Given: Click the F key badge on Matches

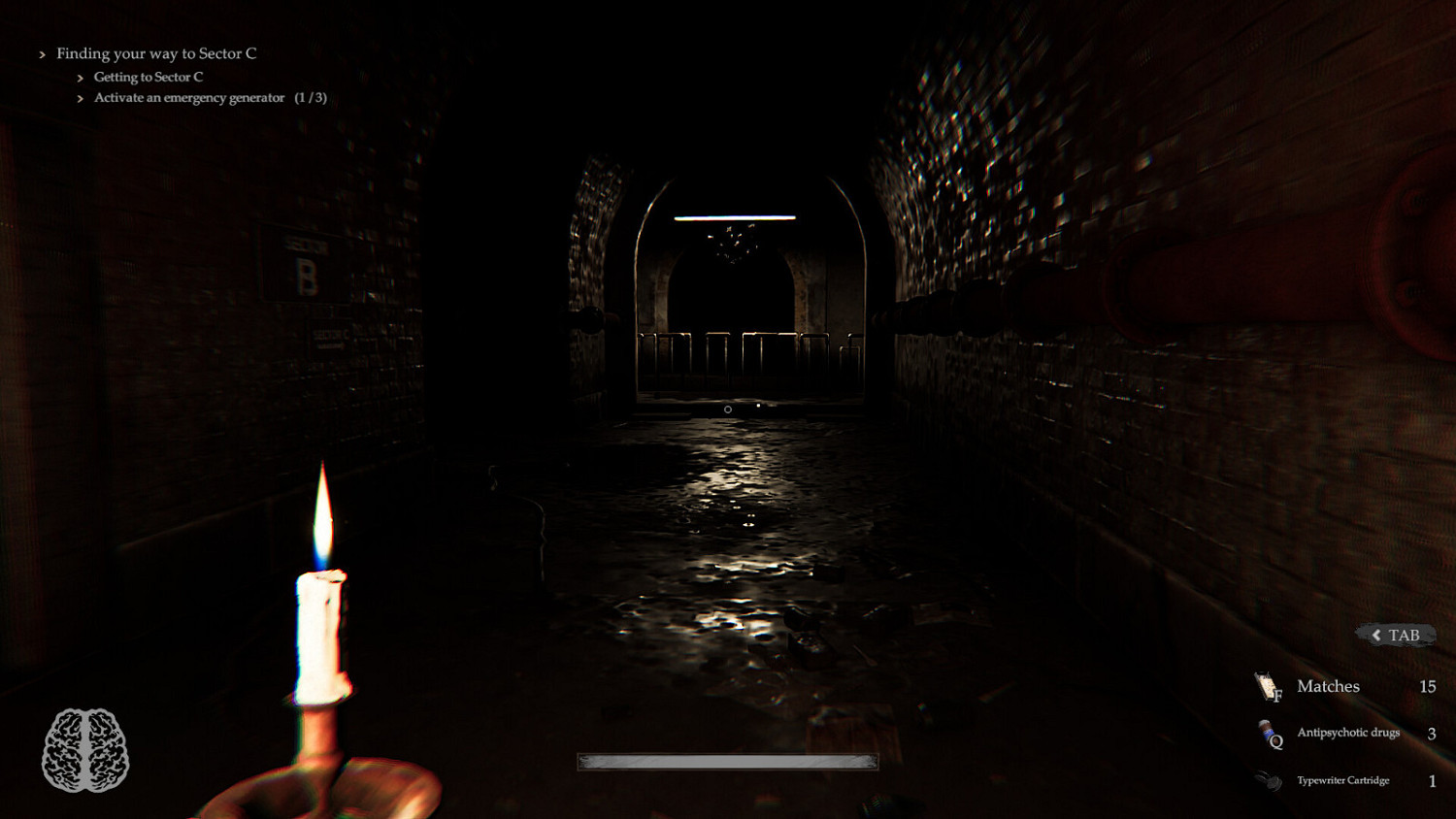Looking at the screenshot, I should tap(1278, 697).
